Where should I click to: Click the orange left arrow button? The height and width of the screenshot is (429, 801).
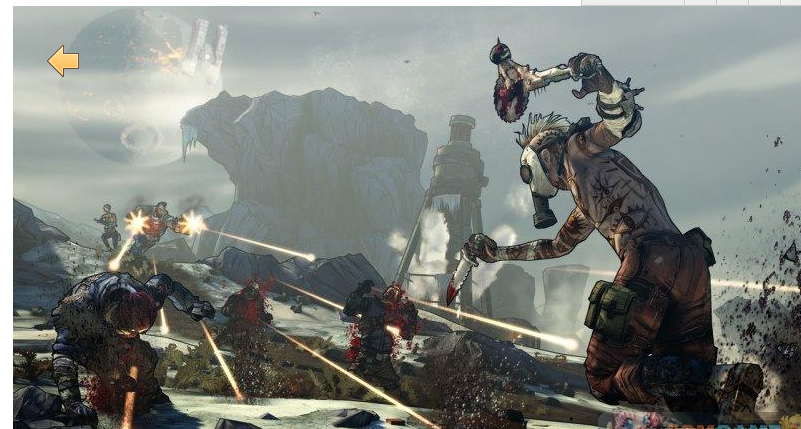(x=63, y=61)
